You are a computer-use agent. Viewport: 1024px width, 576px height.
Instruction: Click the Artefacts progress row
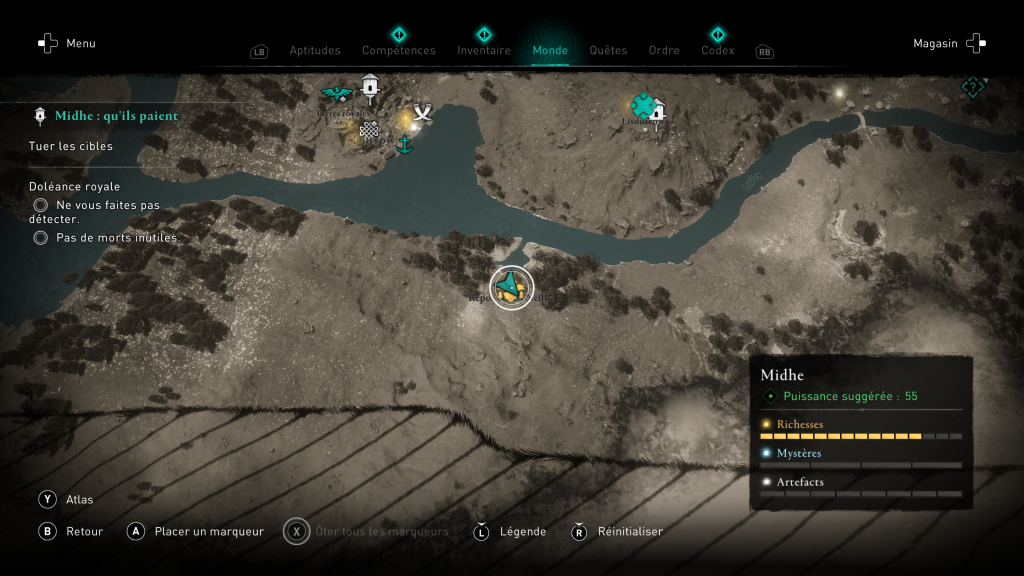(860, 488)
